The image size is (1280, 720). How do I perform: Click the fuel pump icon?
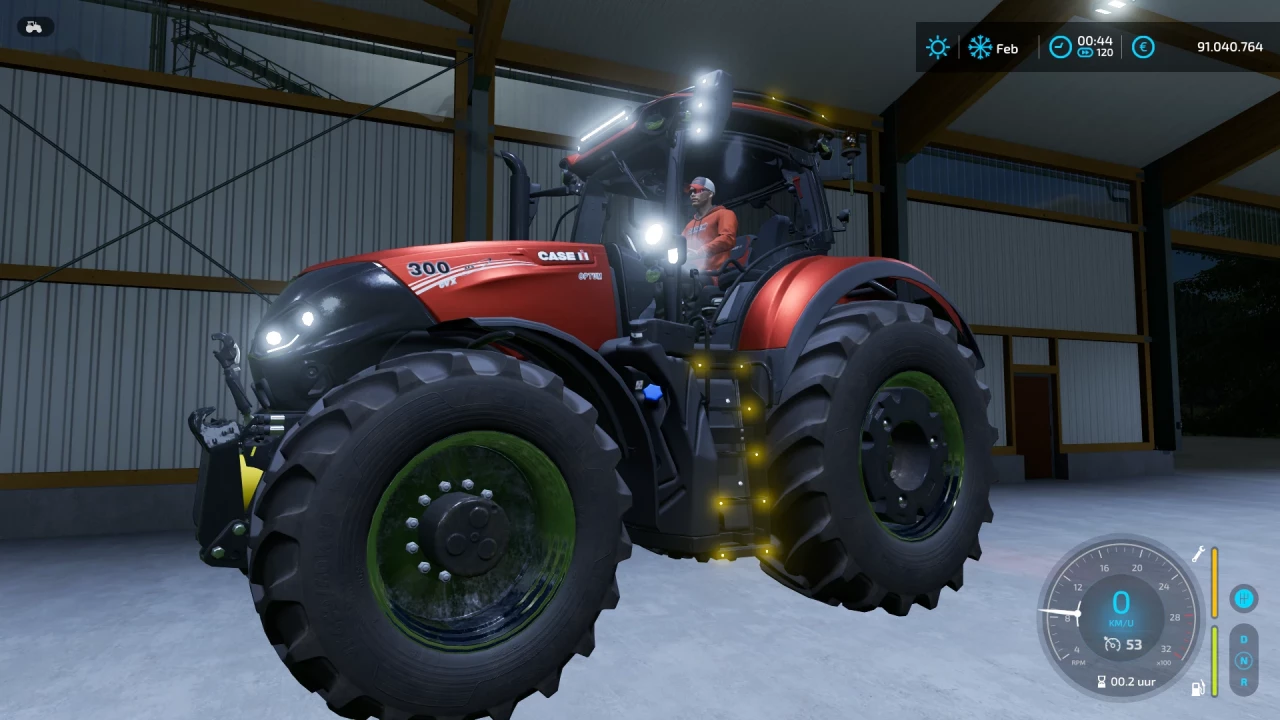tap(1197, 687)
